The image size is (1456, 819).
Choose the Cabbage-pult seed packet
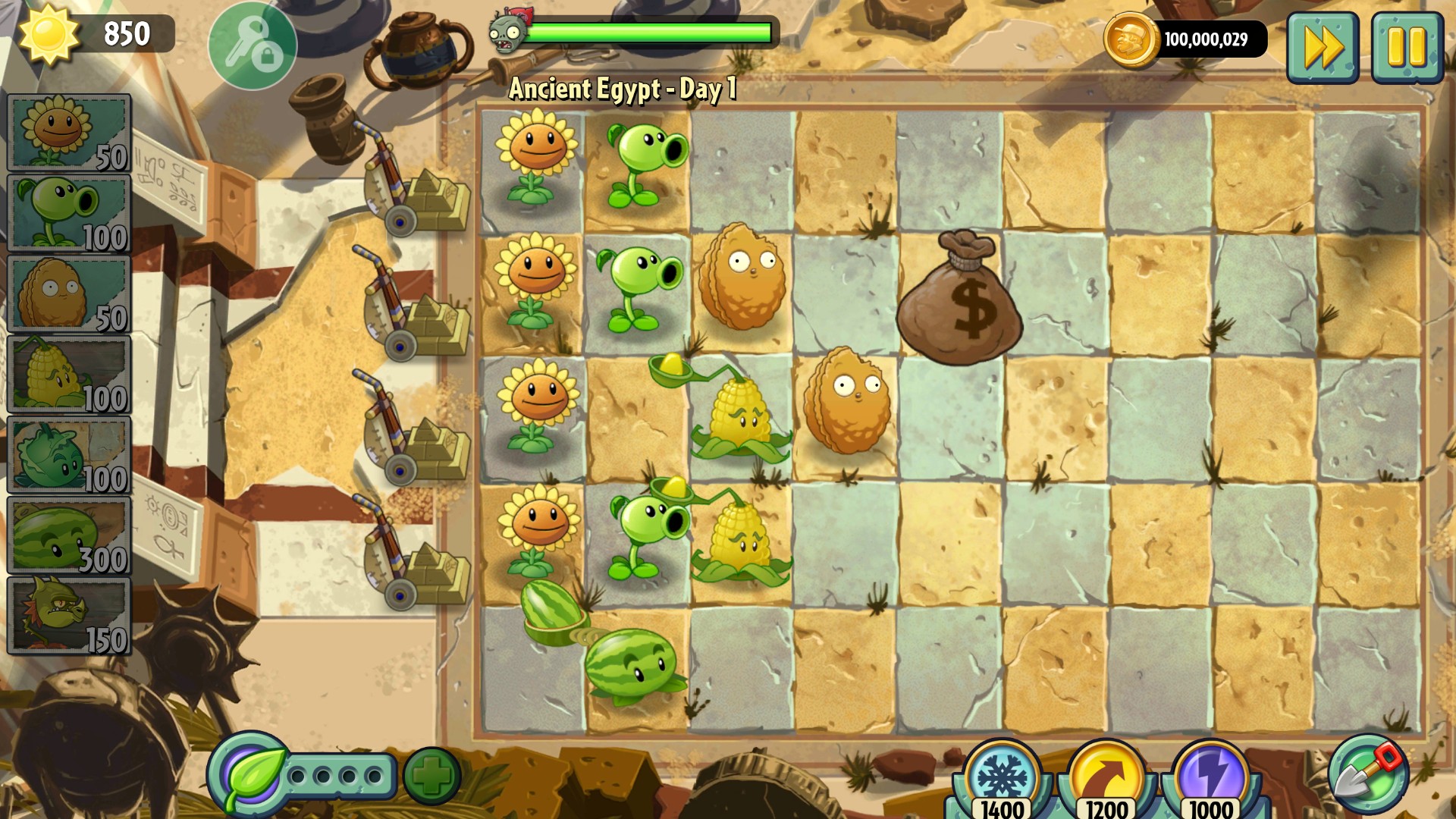pyautogui.click(x=68, y=455)
